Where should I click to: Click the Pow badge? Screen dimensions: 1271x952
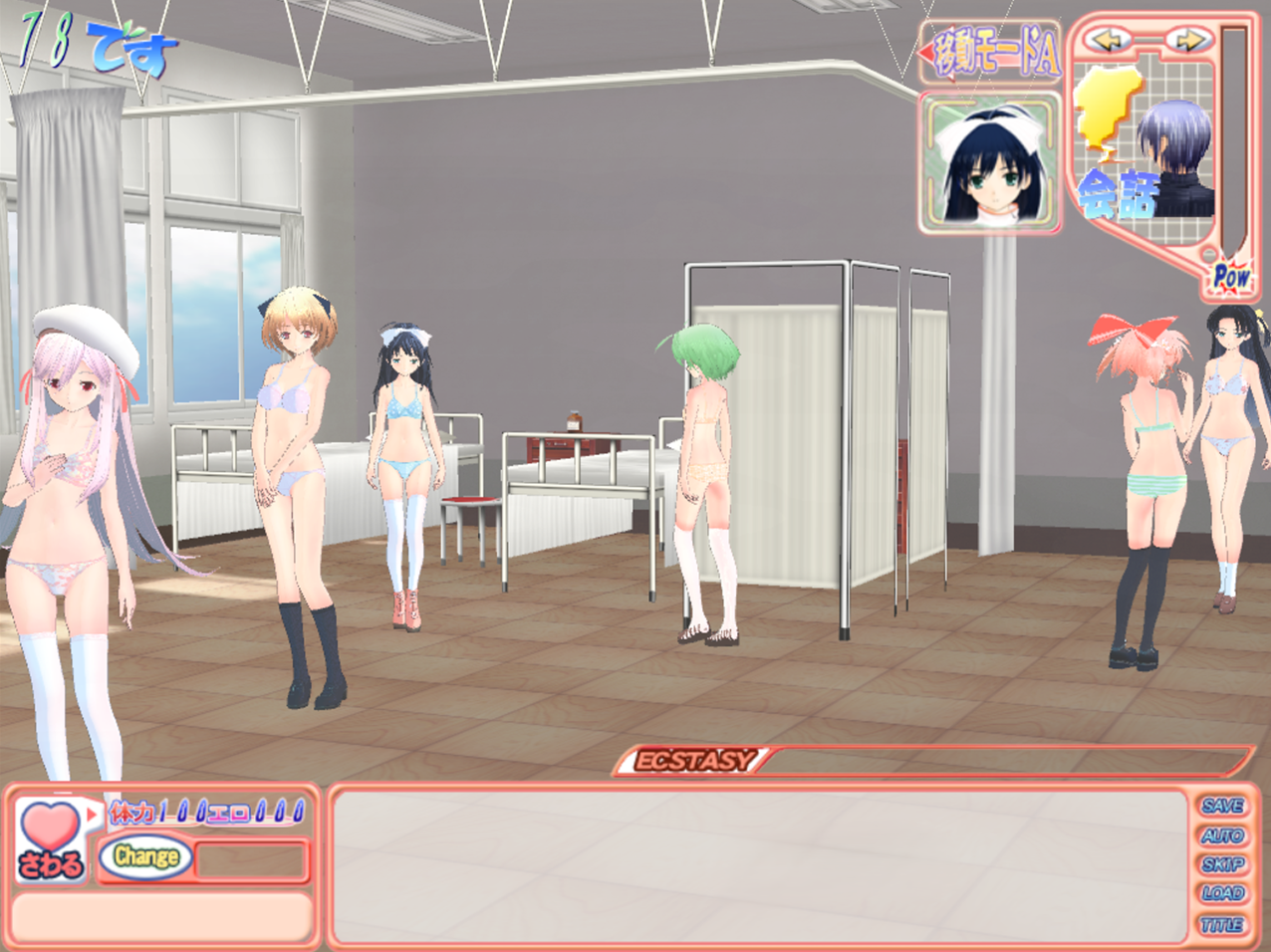[x=1231, y=277]
